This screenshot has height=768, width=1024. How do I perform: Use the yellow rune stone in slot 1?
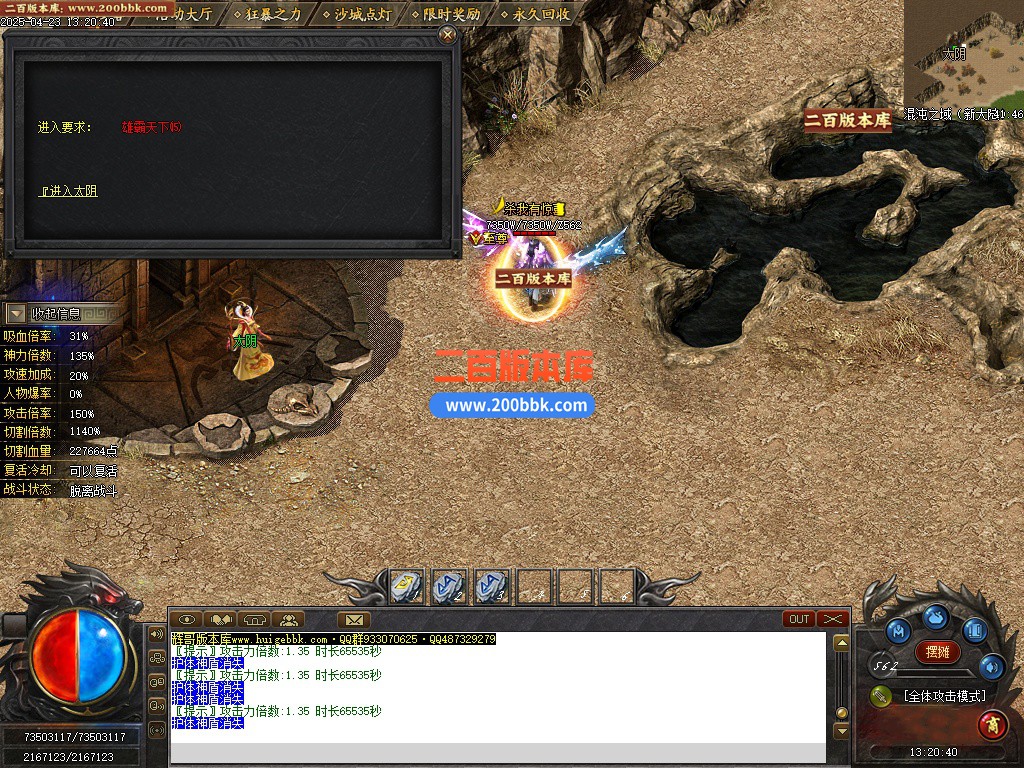point(405,587)
